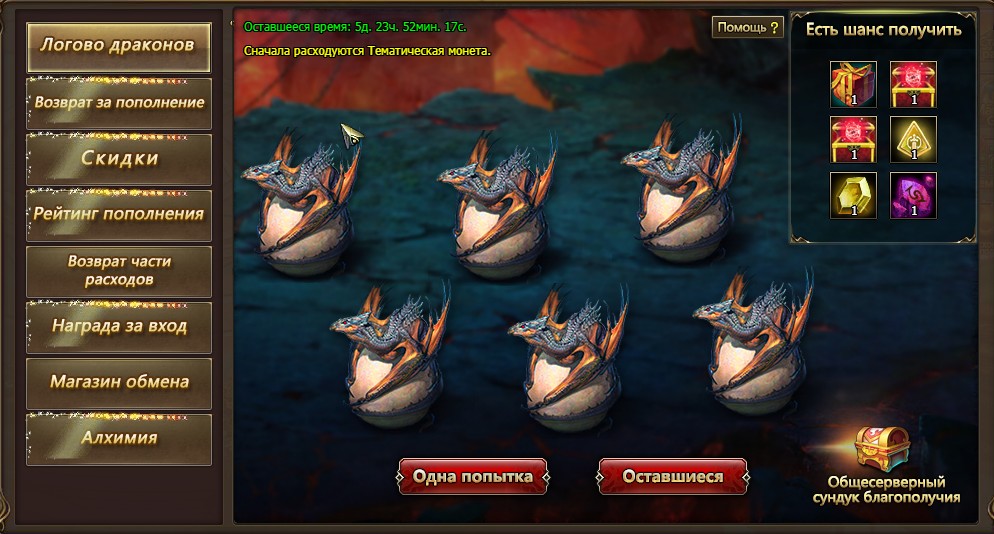
Task: Select the red gift box reward icon
Action: pos(853,84)
